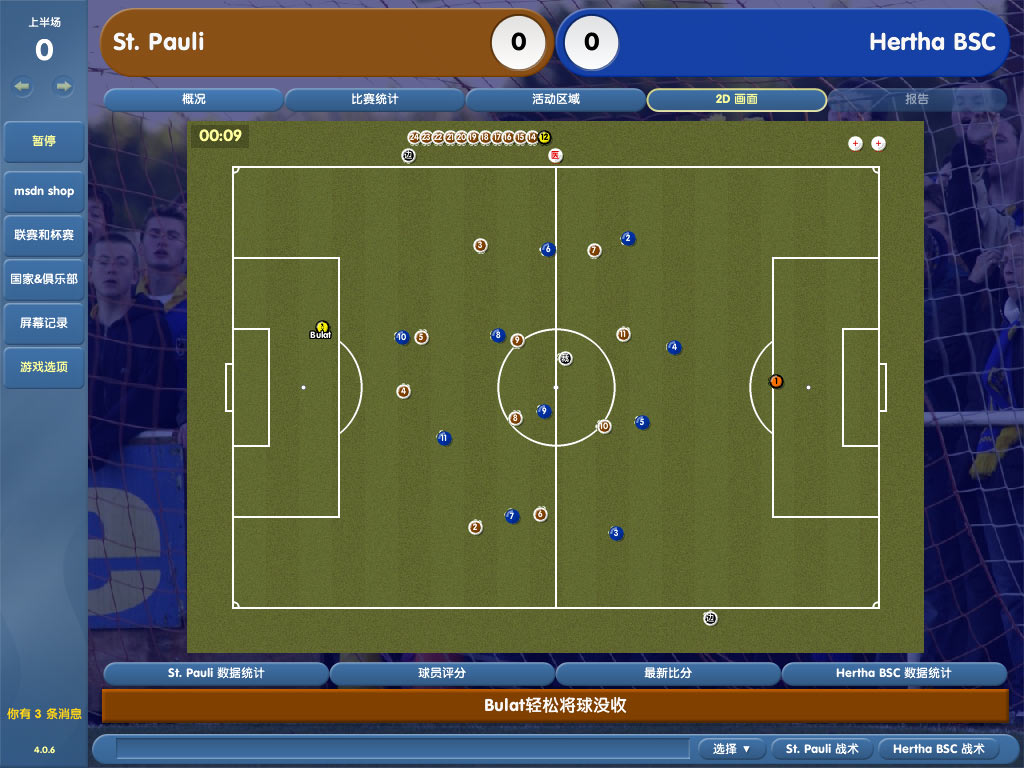Switch to the 比赛统计 match stats tab
The width and height of the screenshot is (1024, 768).
tap(375, 100)
